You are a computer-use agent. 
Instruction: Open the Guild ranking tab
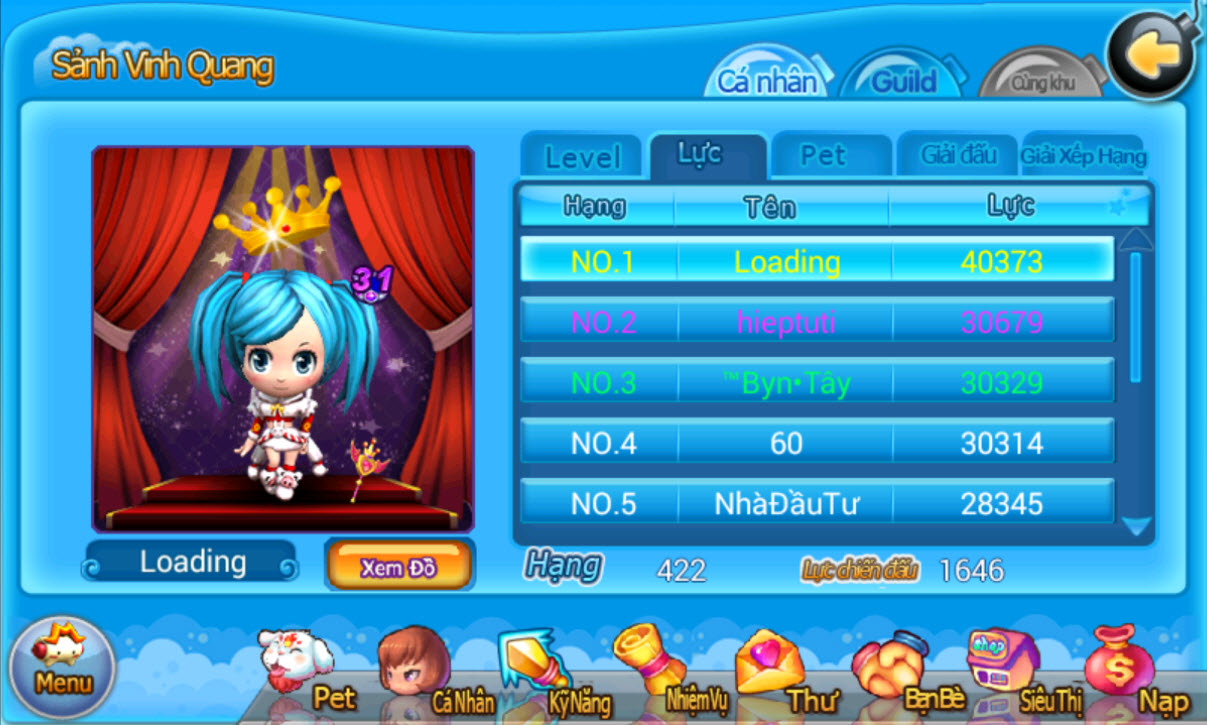tap(903, 80)
